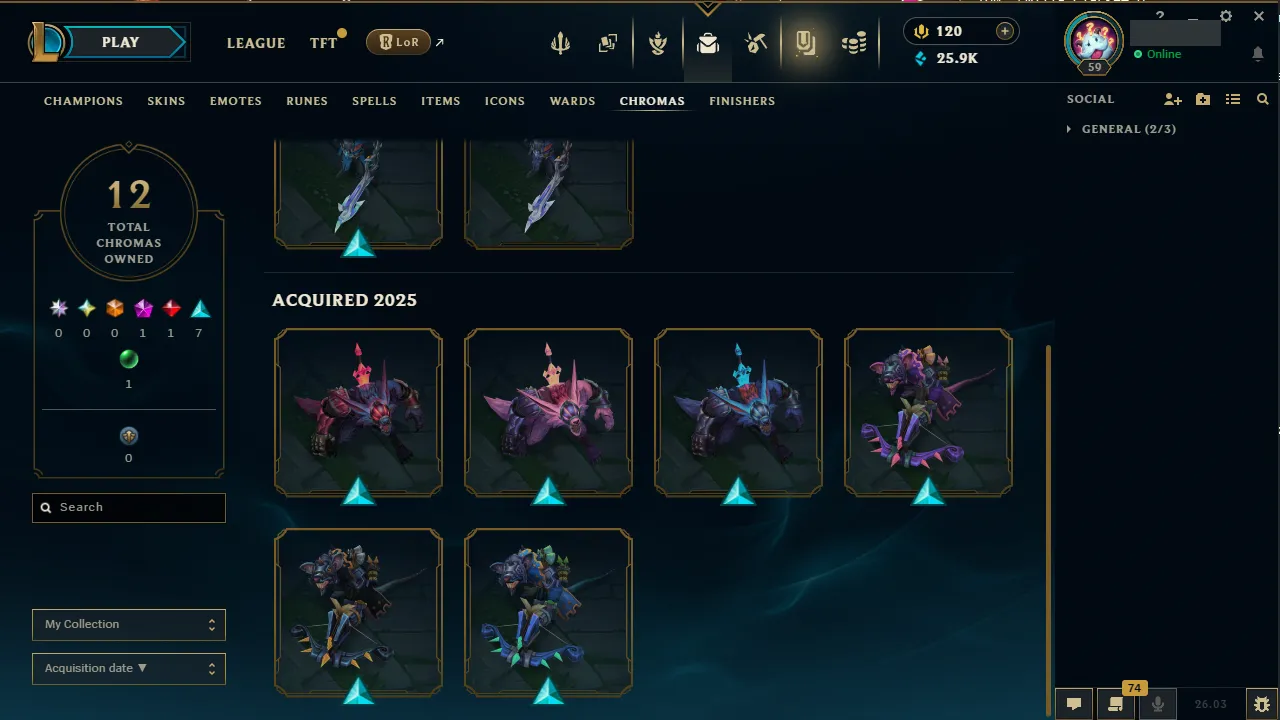The height and width of the screenshot is (720, 1280).
Task: Open the client settings gear
Action: tap(1225, 16)
